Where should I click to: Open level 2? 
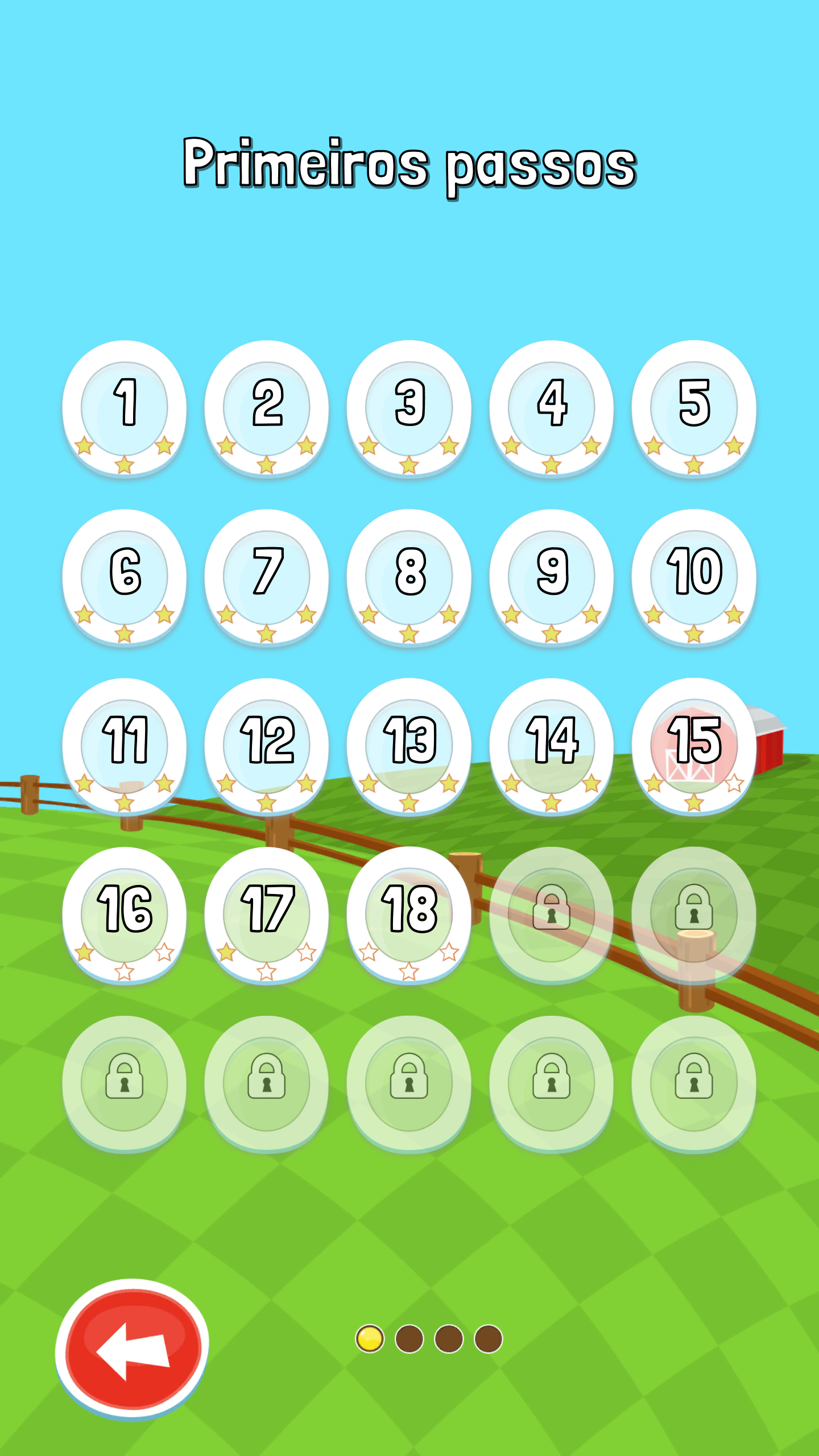[267, 407]
